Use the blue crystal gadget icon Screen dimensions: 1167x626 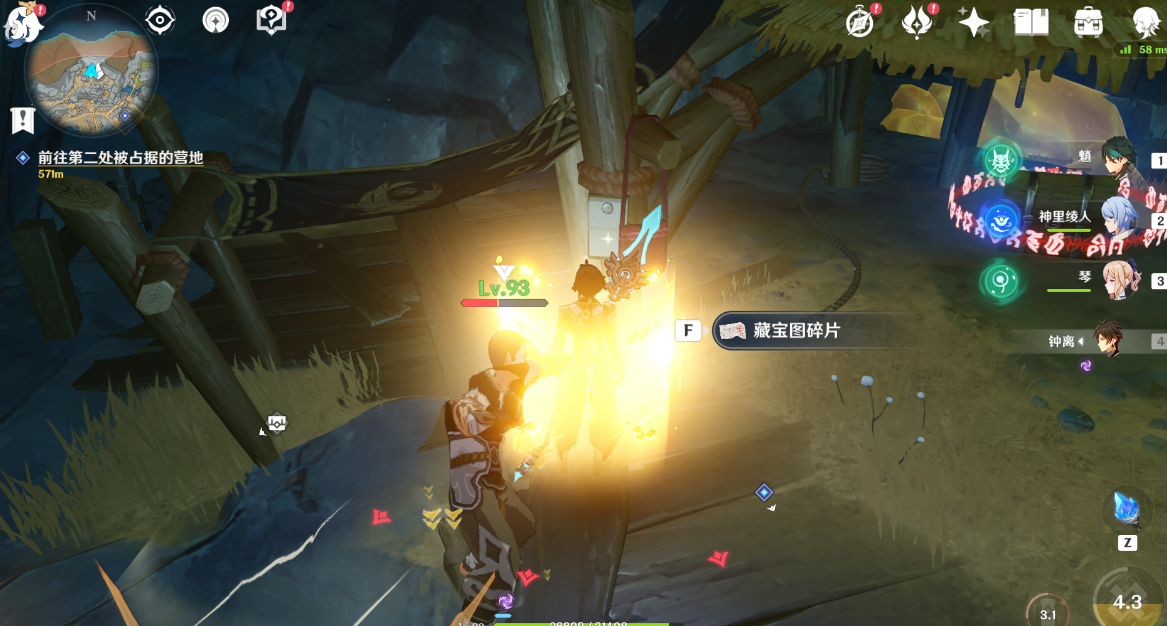click(x=1127, y=510)
